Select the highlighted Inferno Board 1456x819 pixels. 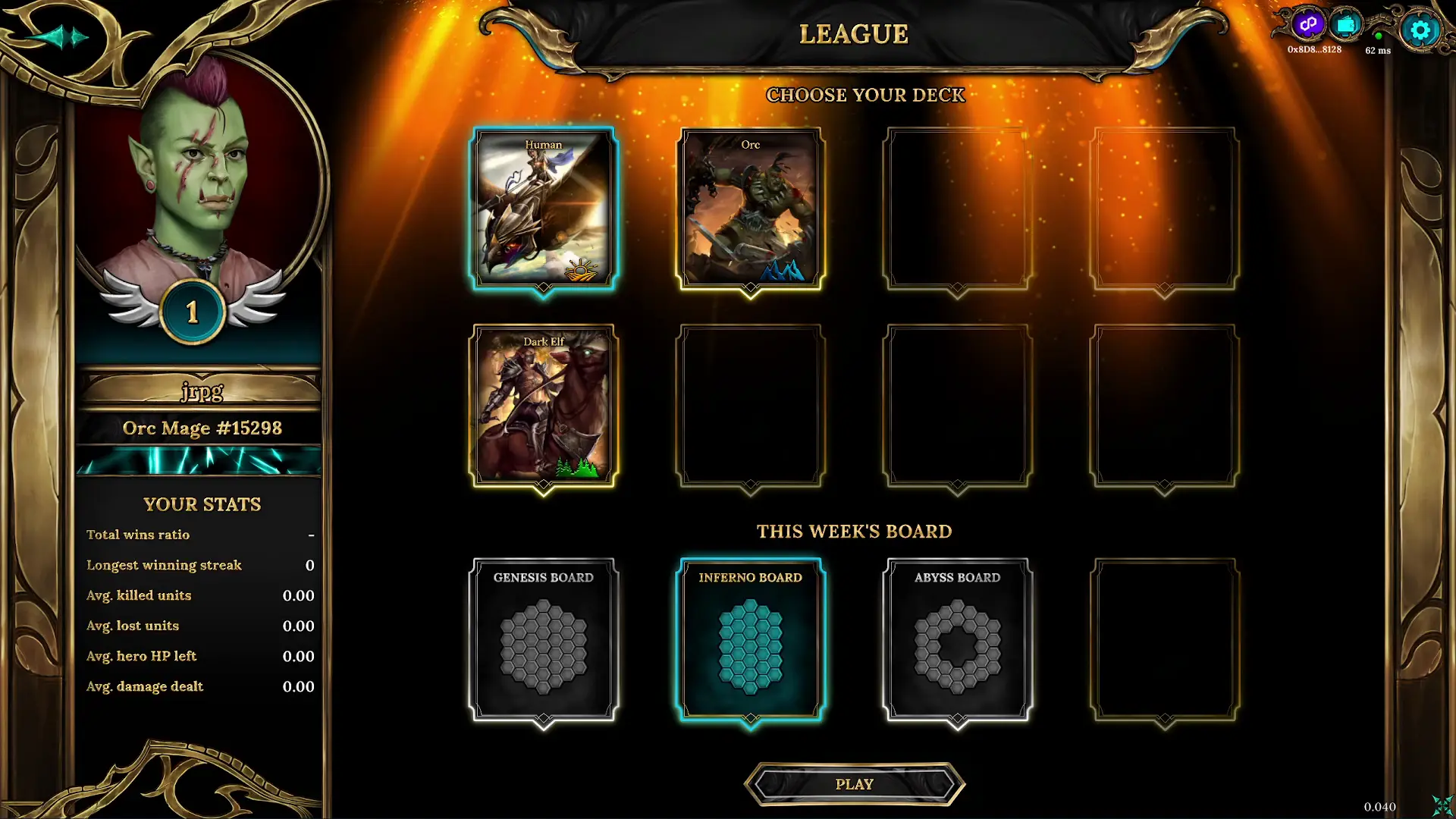pyautogui.click(x=751, y=641)
